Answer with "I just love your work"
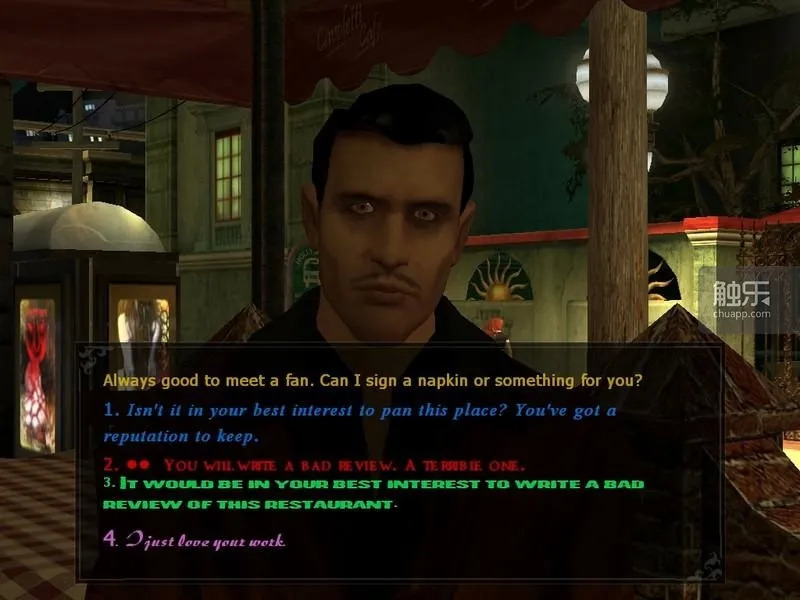This screenshot has height=600, width=800. [205, 541]
